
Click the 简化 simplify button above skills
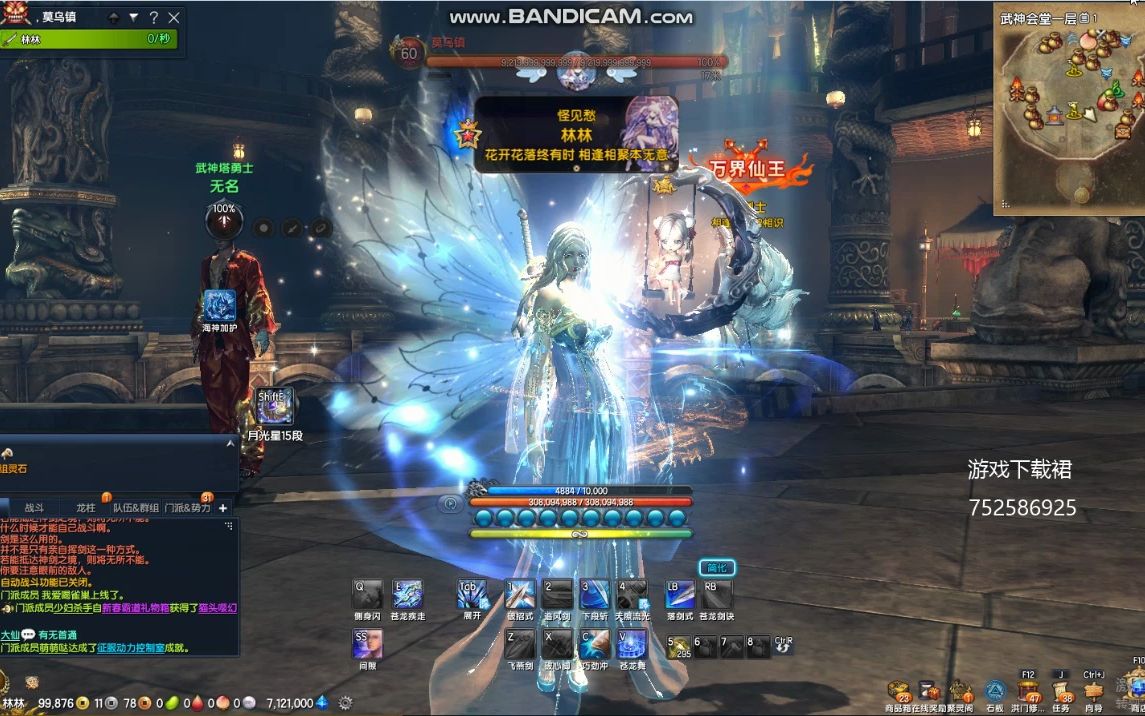coord(715,568)
